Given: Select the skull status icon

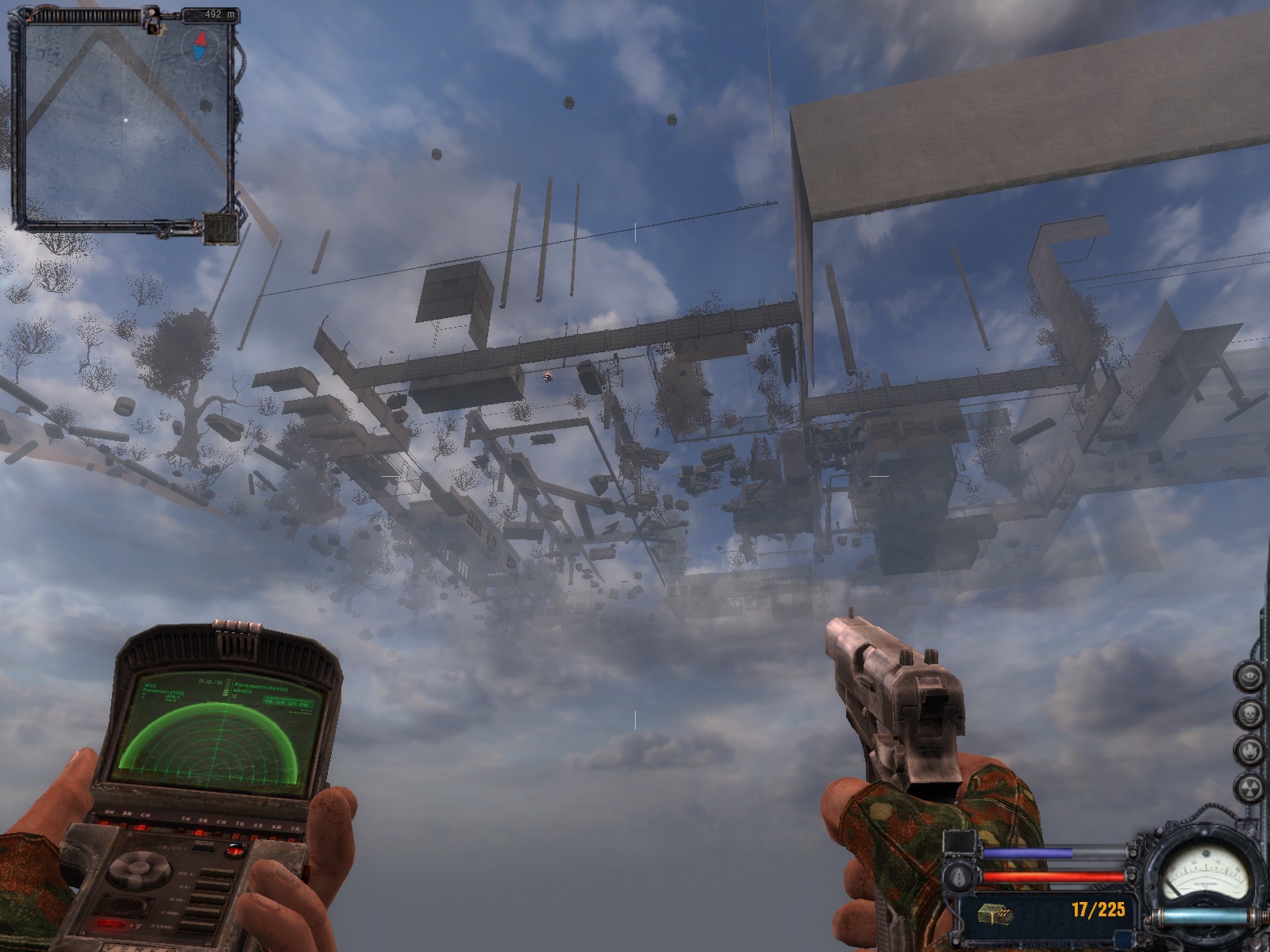Looking at the screenshot, I should point(1249,712).
